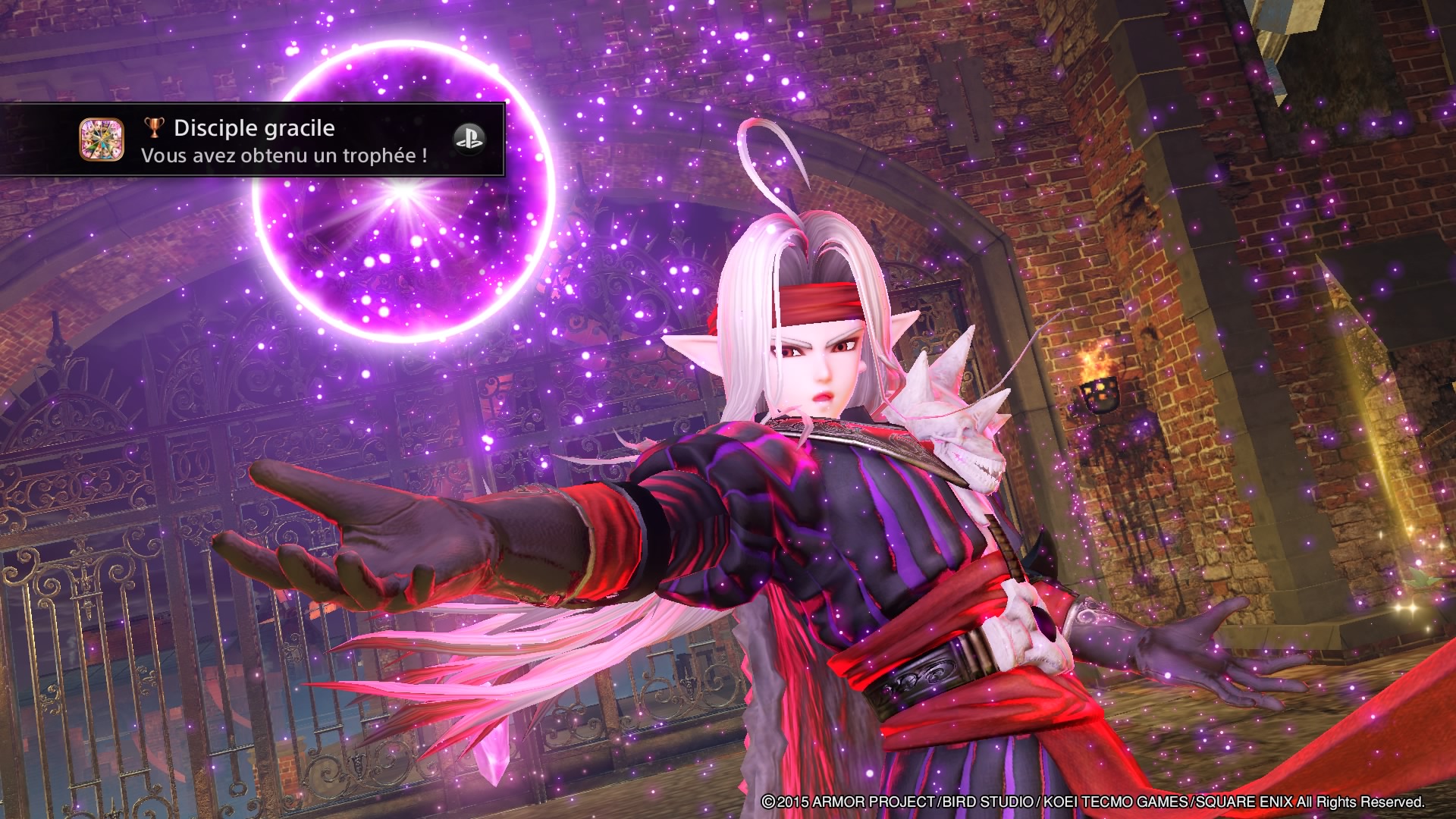Image resolution: width=1456 pixels, height=819 pixels.
Task: Click the trophy notification's game icon
Action: tap(102, 140)
